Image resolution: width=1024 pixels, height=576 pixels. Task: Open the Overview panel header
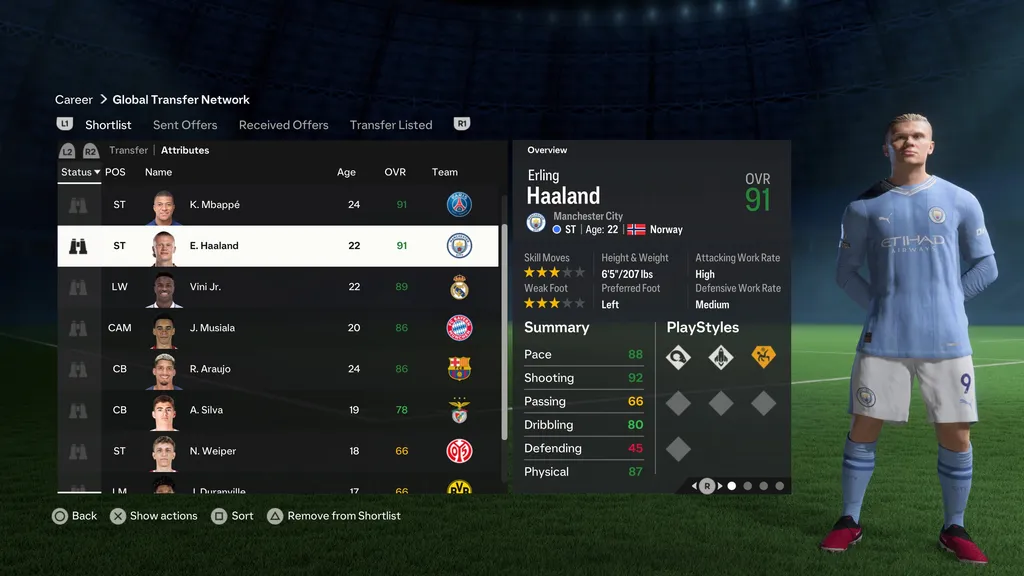547,150
